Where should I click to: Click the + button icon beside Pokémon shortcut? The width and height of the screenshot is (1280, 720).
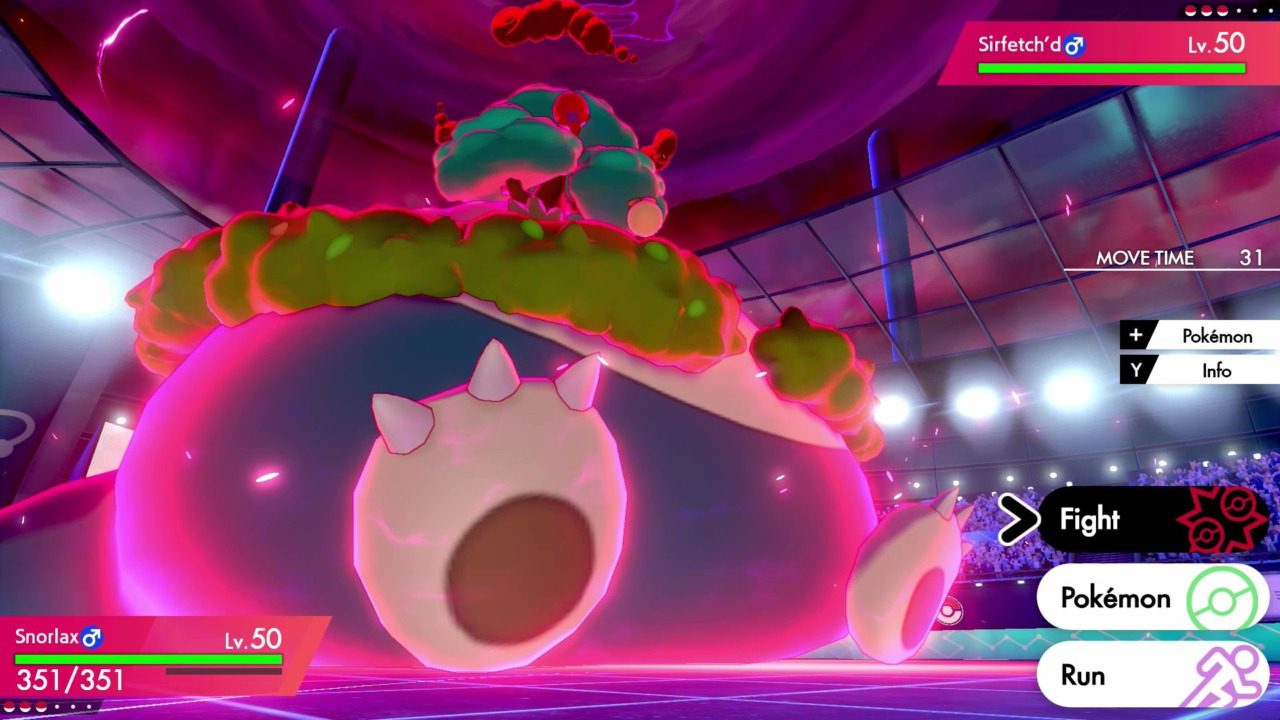click(x=1135, y=336)
